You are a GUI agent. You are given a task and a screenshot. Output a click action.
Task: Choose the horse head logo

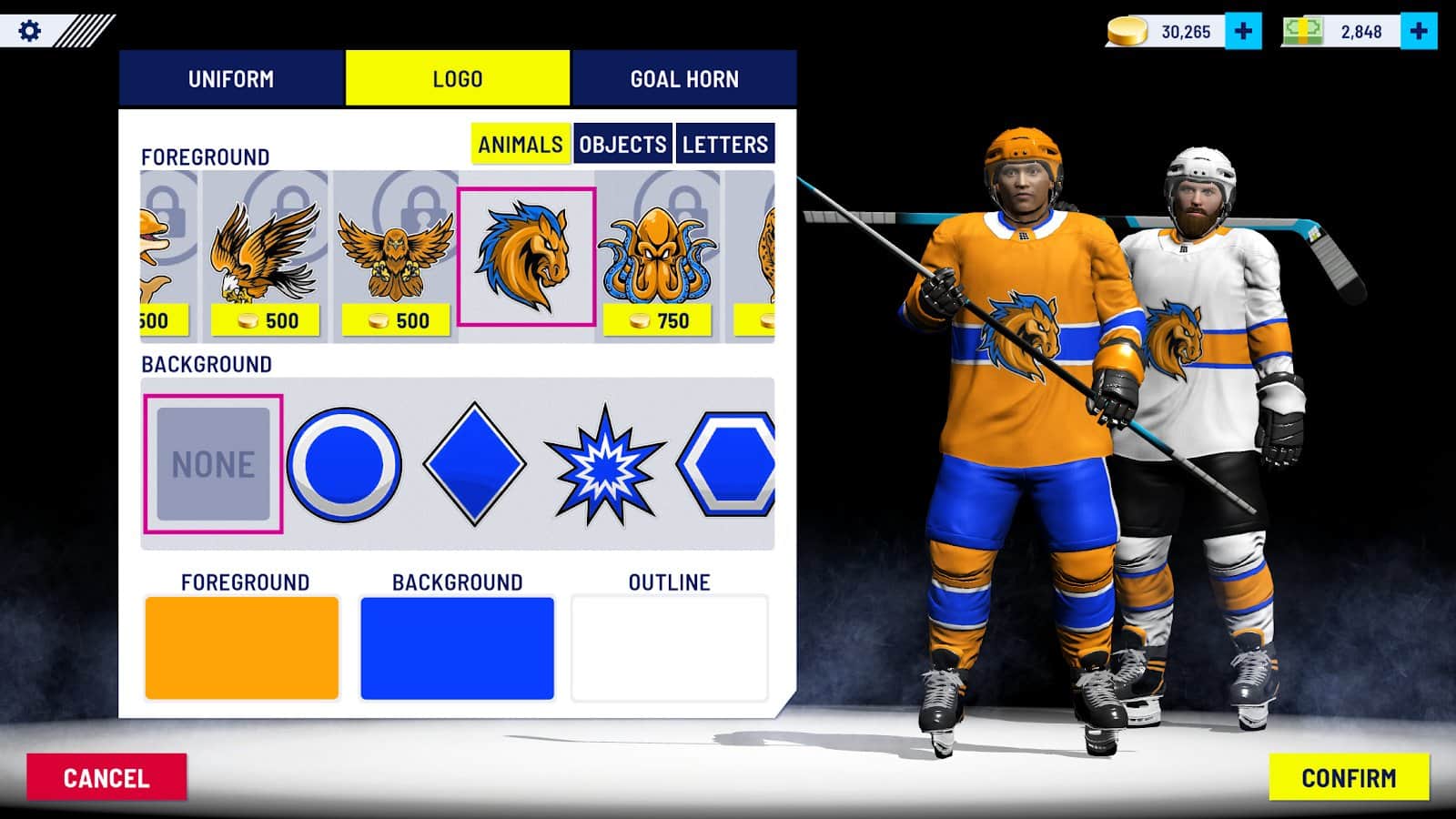(x=526, y=257)
